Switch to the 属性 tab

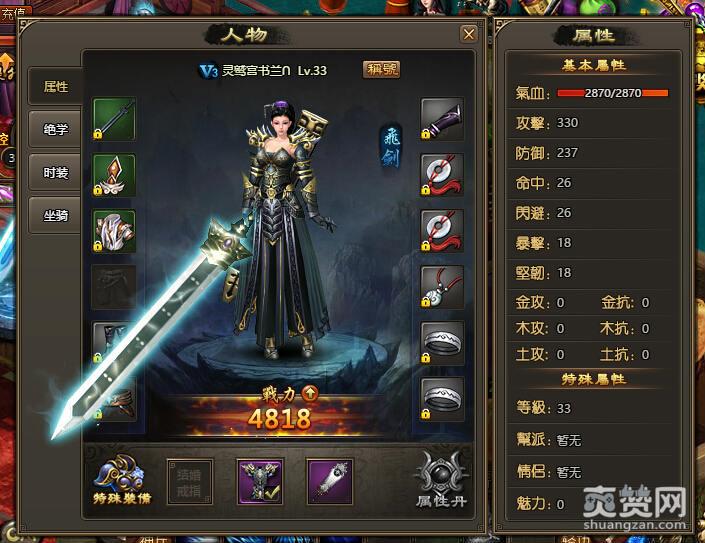(x=56, y=87)
